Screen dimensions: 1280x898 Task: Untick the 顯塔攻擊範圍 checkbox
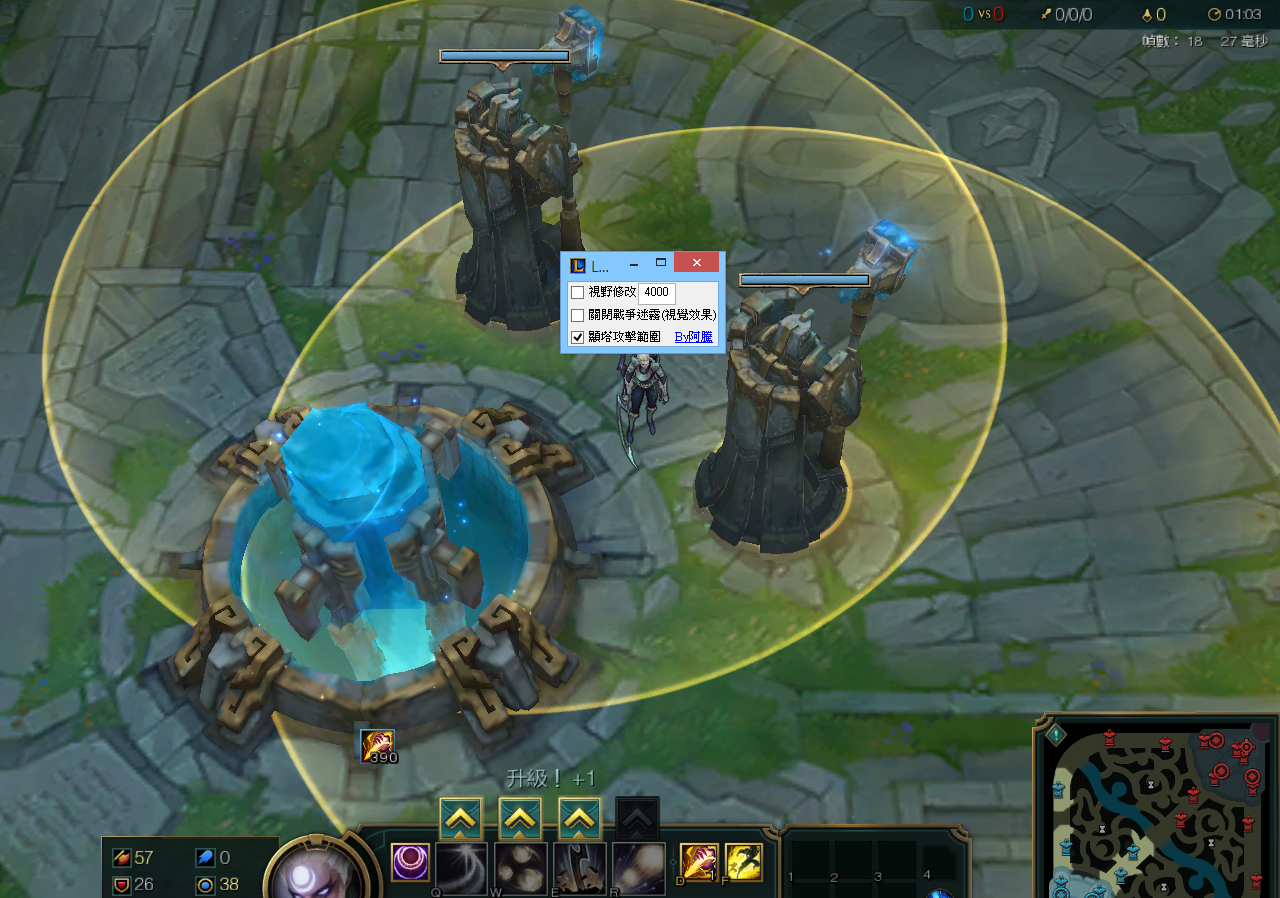pos(577,338)
